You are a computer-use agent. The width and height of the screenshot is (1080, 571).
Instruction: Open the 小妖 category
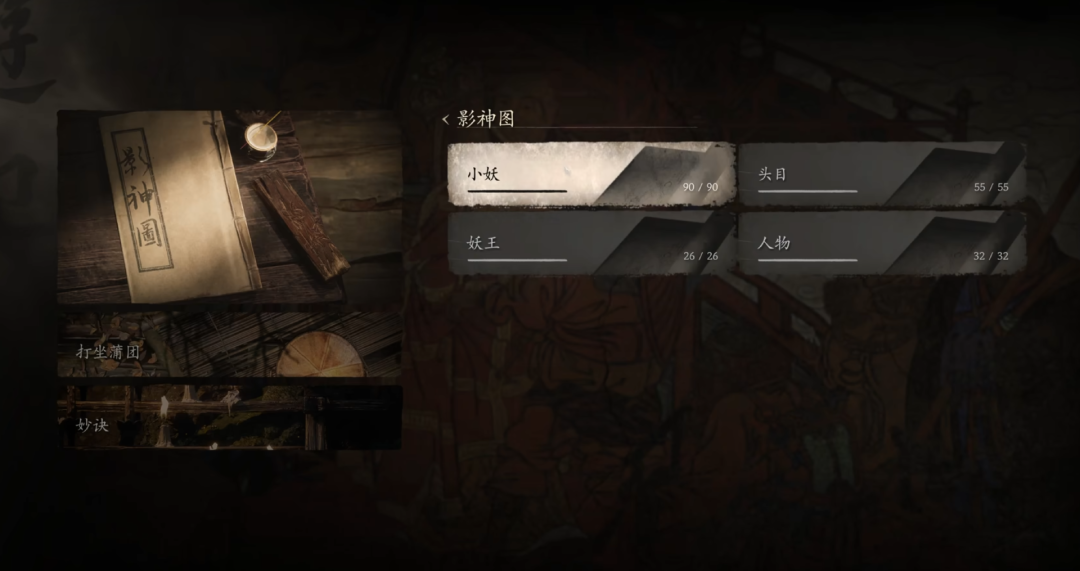click(x=590, y=174)
